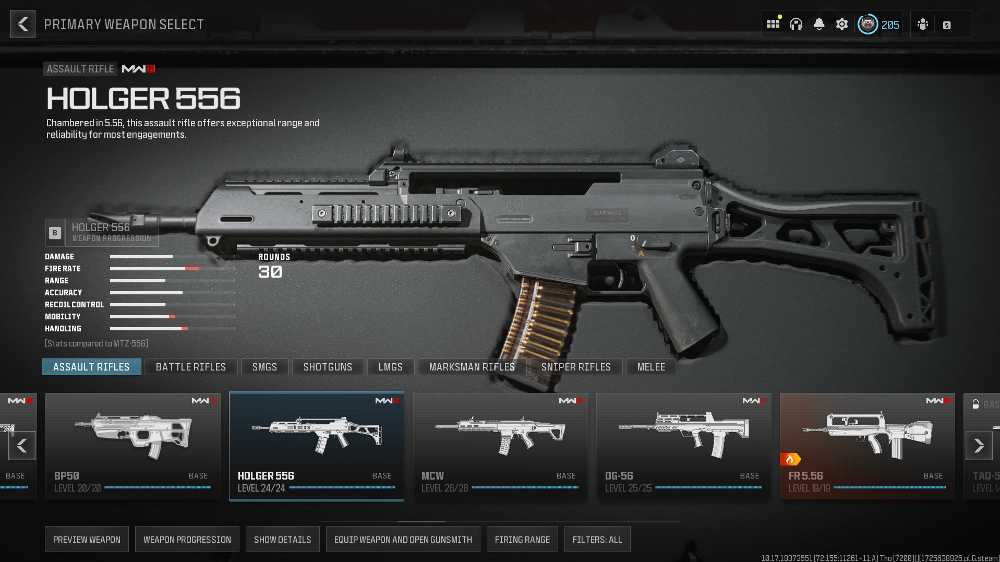
Task: Click the Preview Weapon button
Action: [87, 540]
